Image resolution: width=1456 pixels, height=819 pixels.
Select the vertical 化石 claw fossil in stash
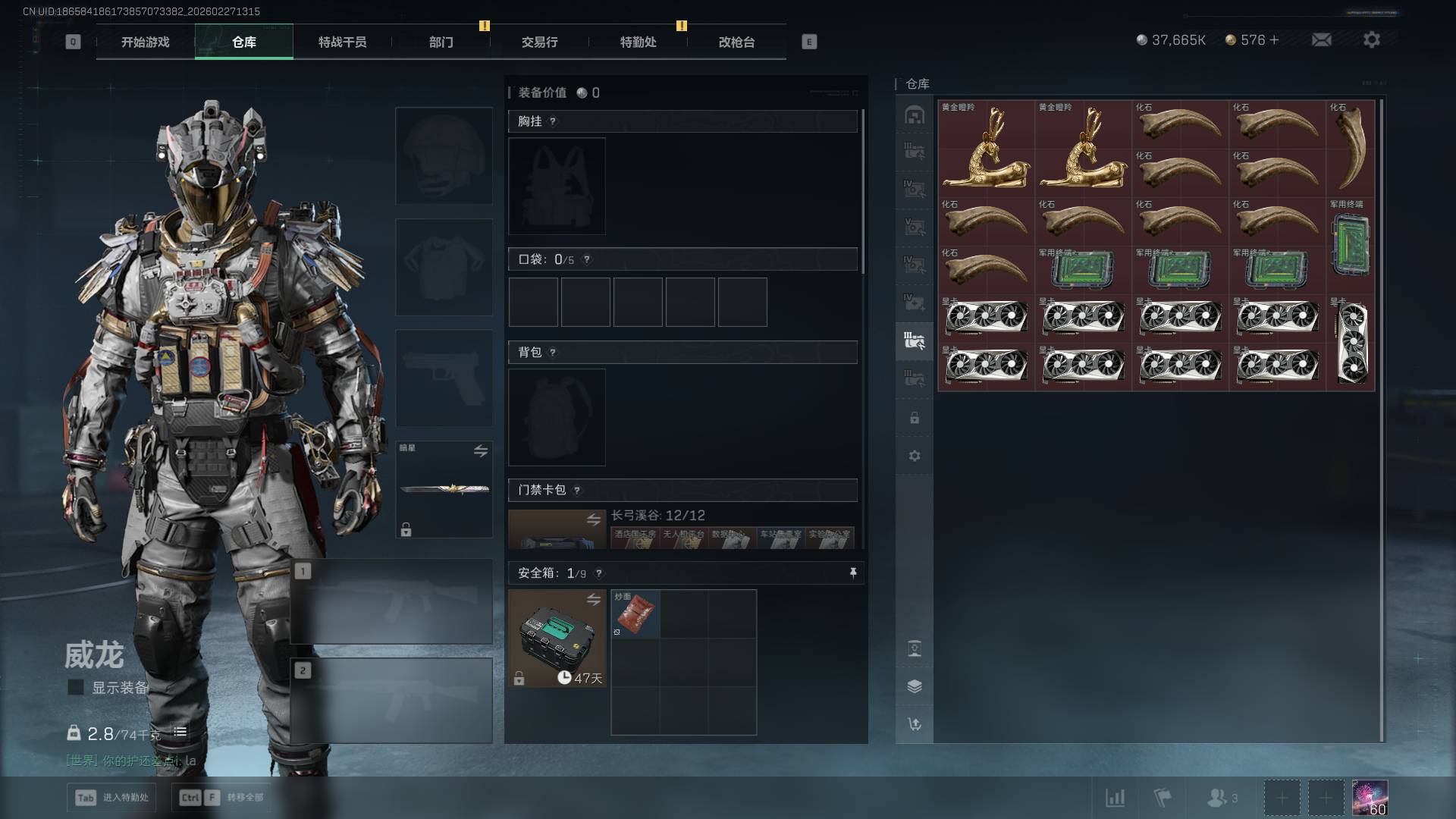point(1351,148)
